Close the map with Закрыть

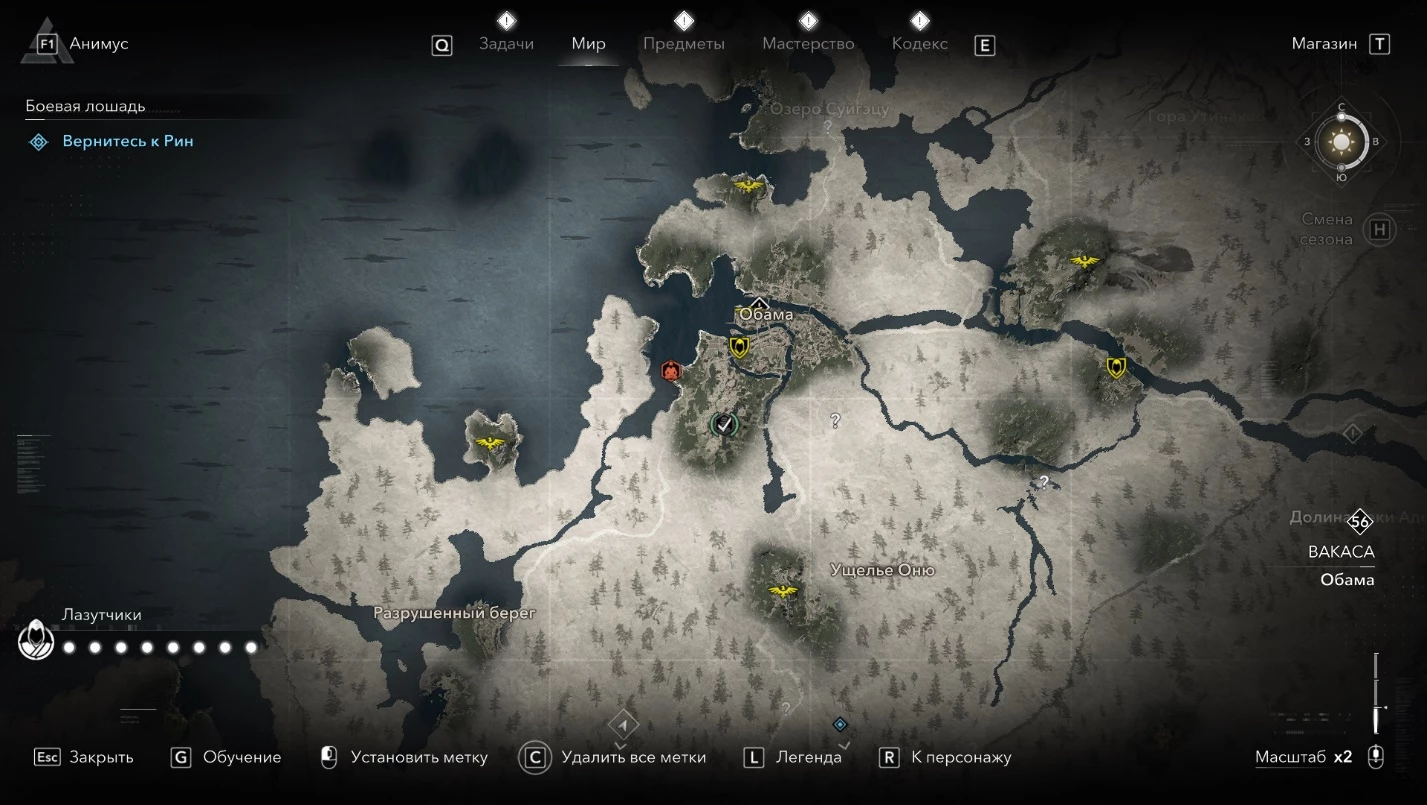pyautogui.click(x=100, y=758)
